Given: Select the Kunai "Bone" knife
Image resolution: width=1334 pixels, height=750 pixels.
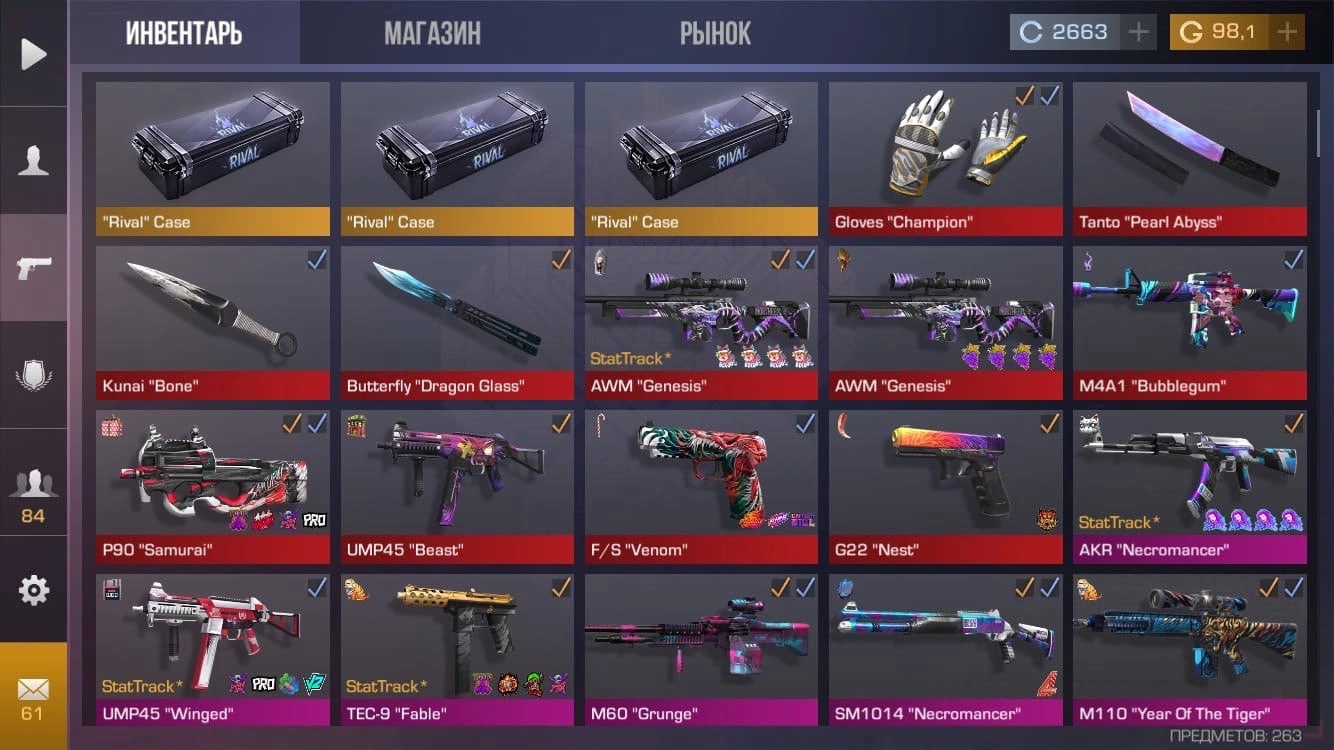Looking at the screenshot, I should click(212, 322).
